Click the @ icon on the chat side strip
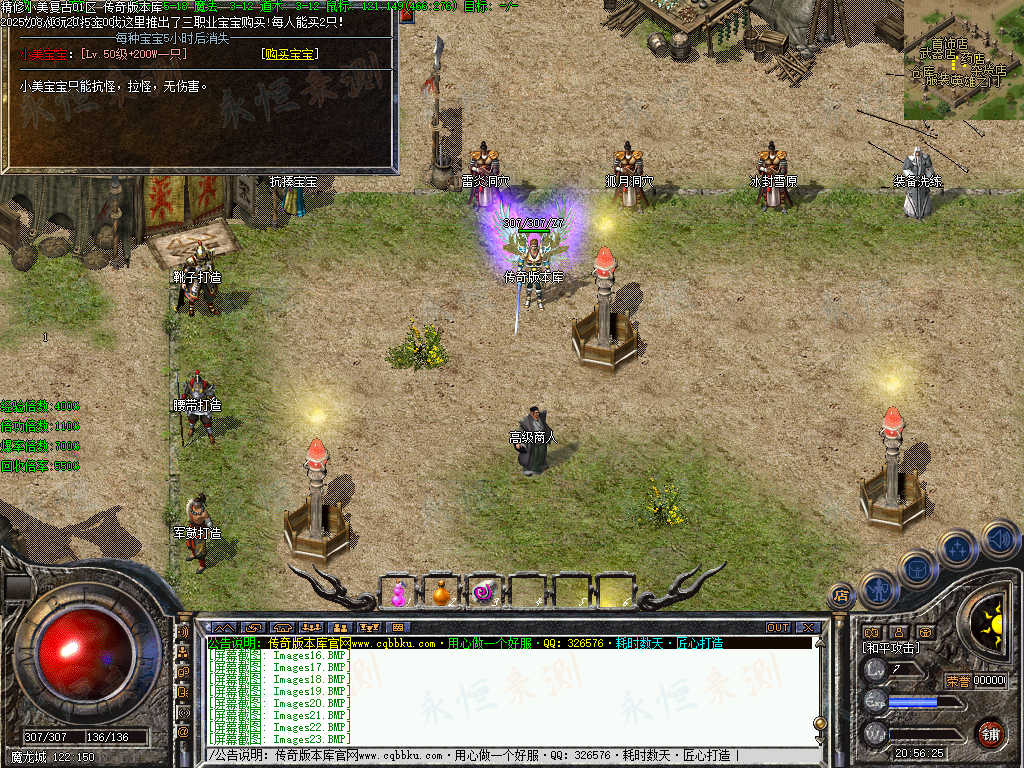Screen dimensions: 1024x768 tap(183, 733)
